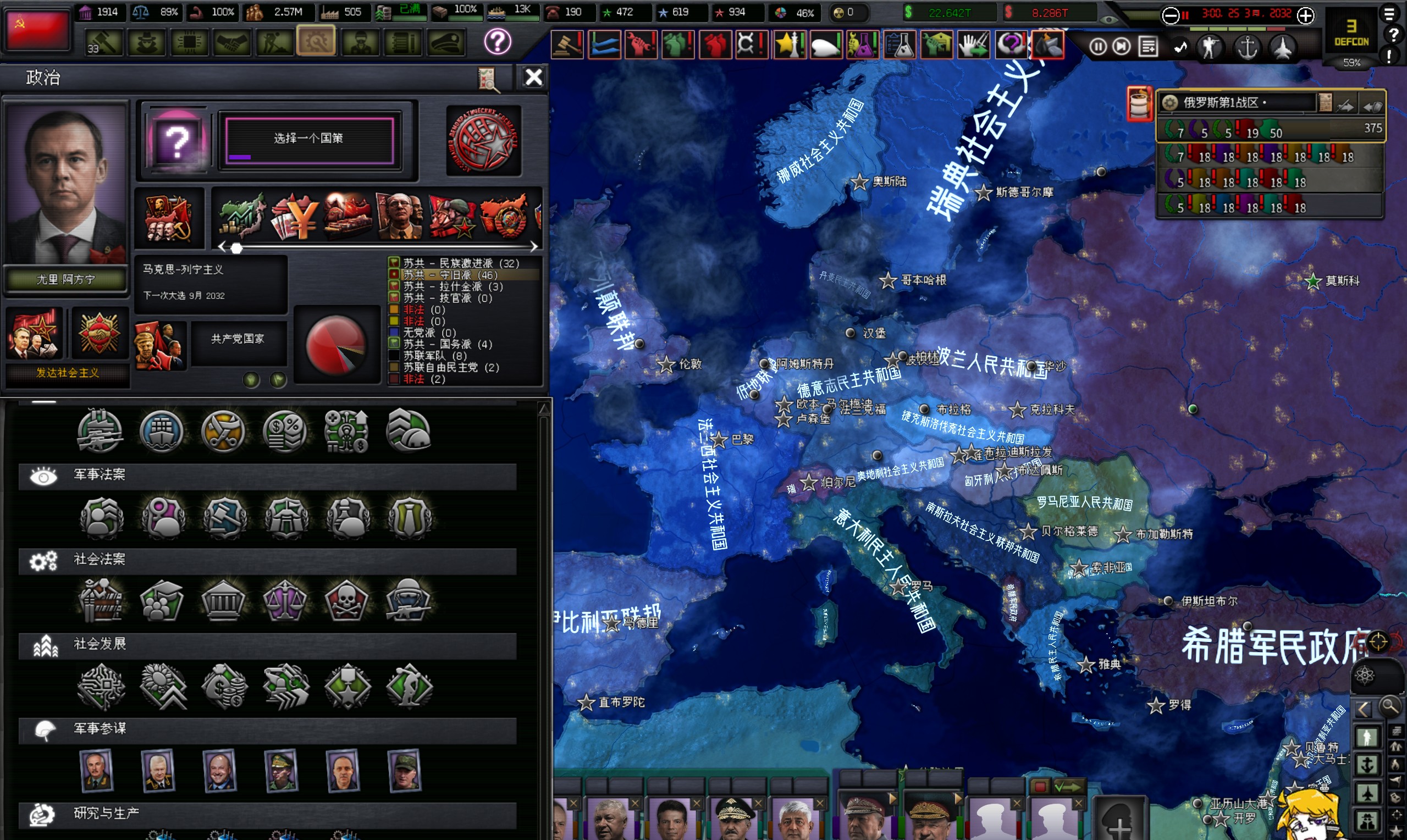Switch to the anchor naval map mode
Screen dimensions: 1407x840
click(1247, 47)
